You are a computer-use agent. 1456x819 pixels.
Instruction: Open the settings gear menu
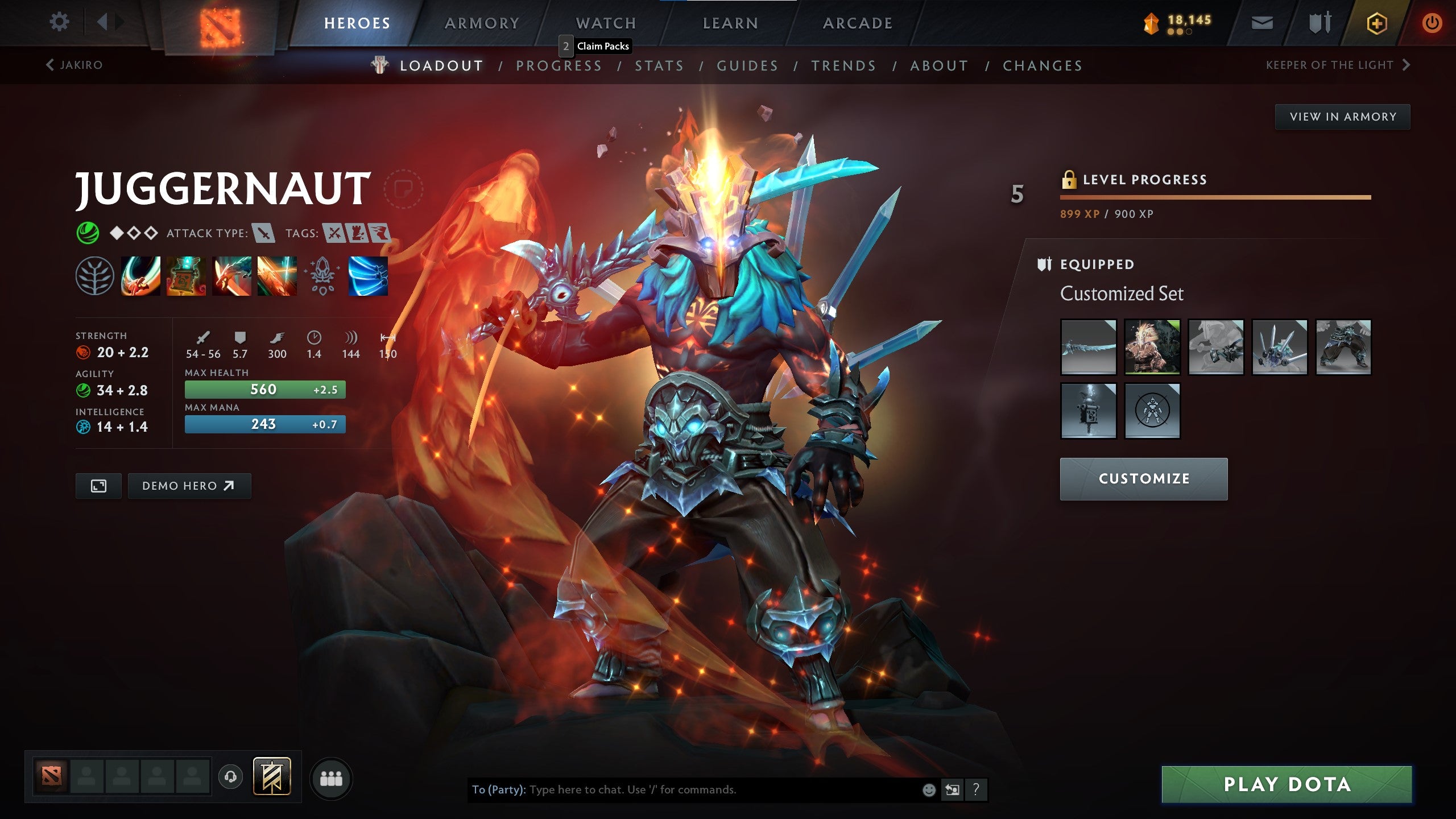coord(59,22)
